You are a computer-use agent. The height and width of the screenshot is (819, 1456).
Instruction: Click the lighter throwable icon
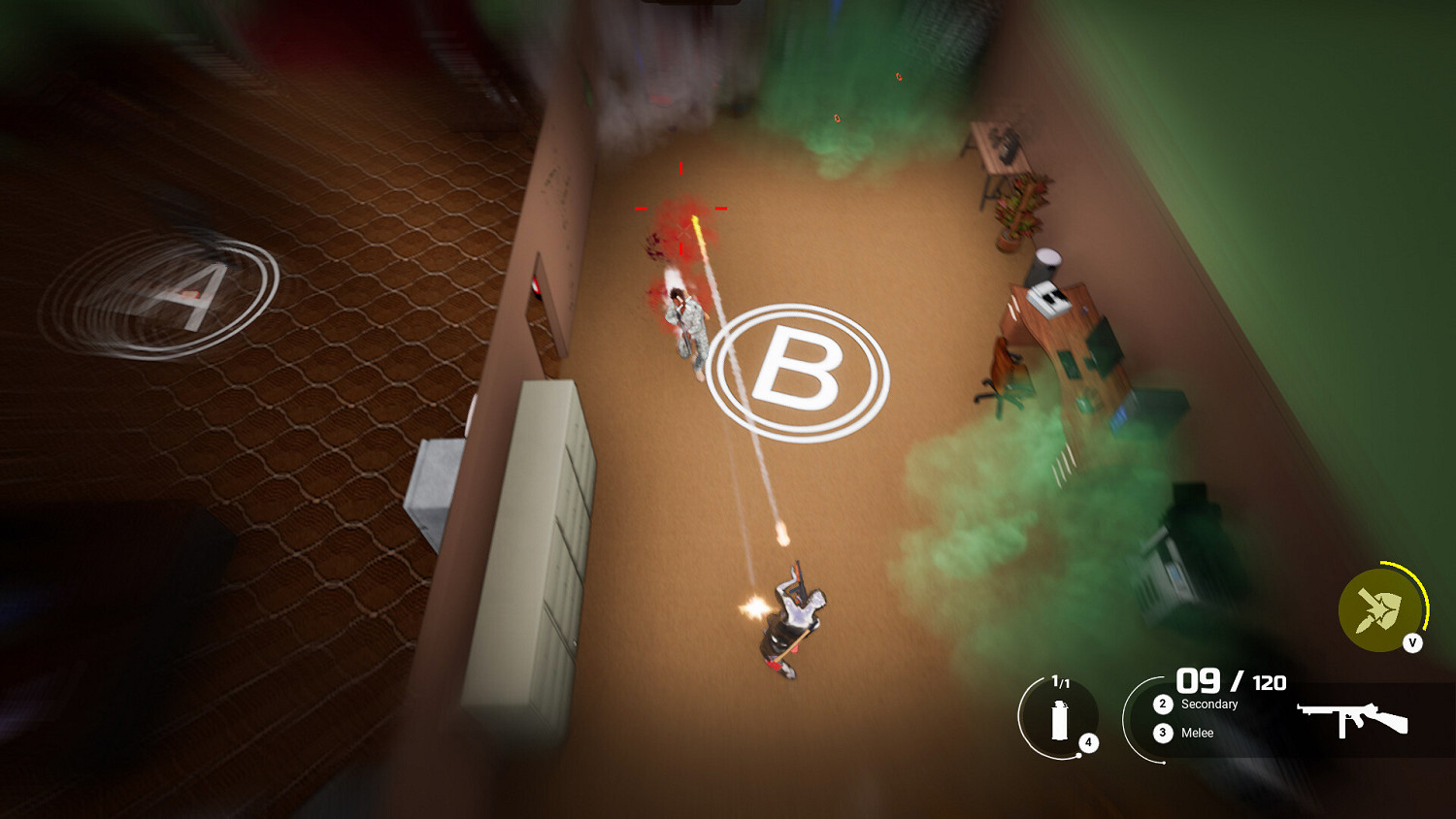point(1060,722)
